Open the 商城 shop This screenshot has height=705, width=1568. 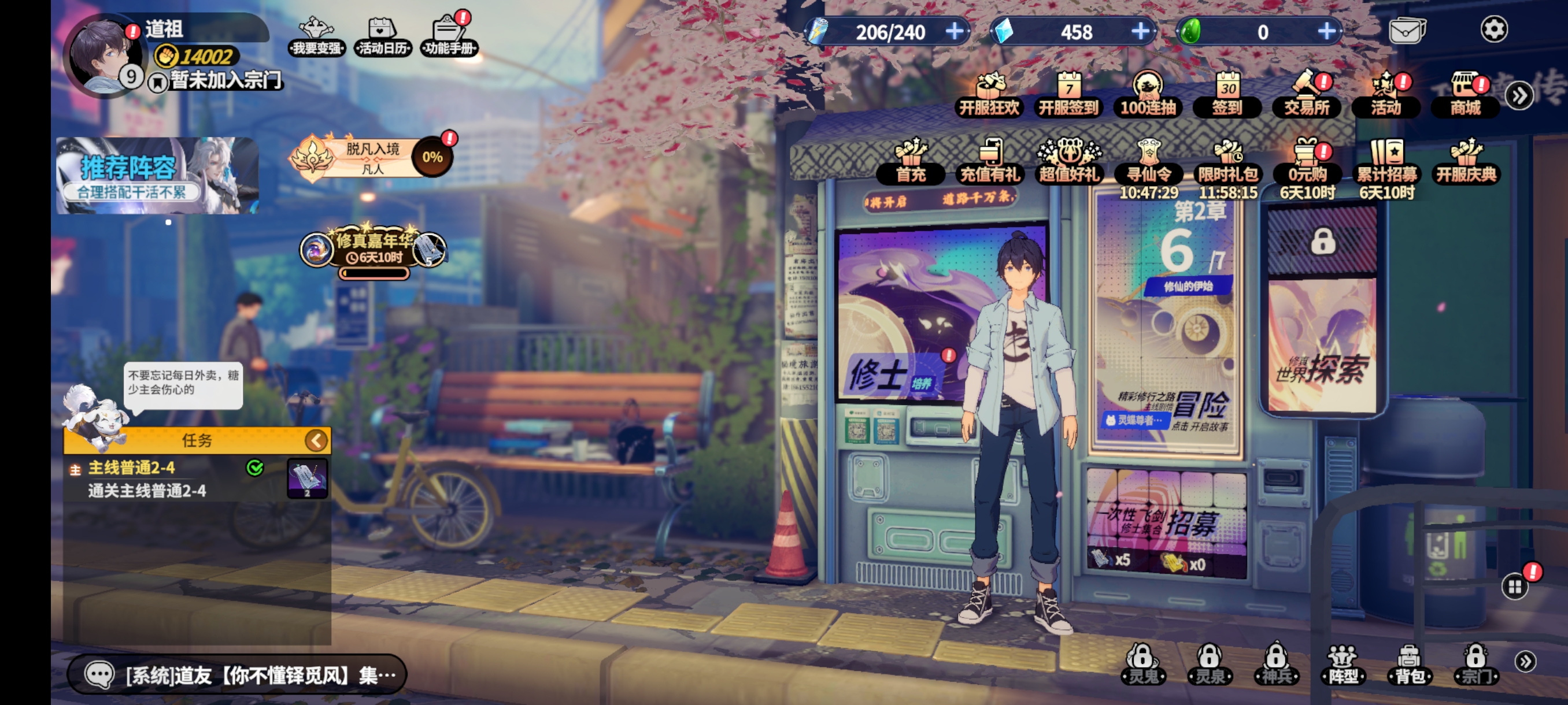tap(1465, 95)
